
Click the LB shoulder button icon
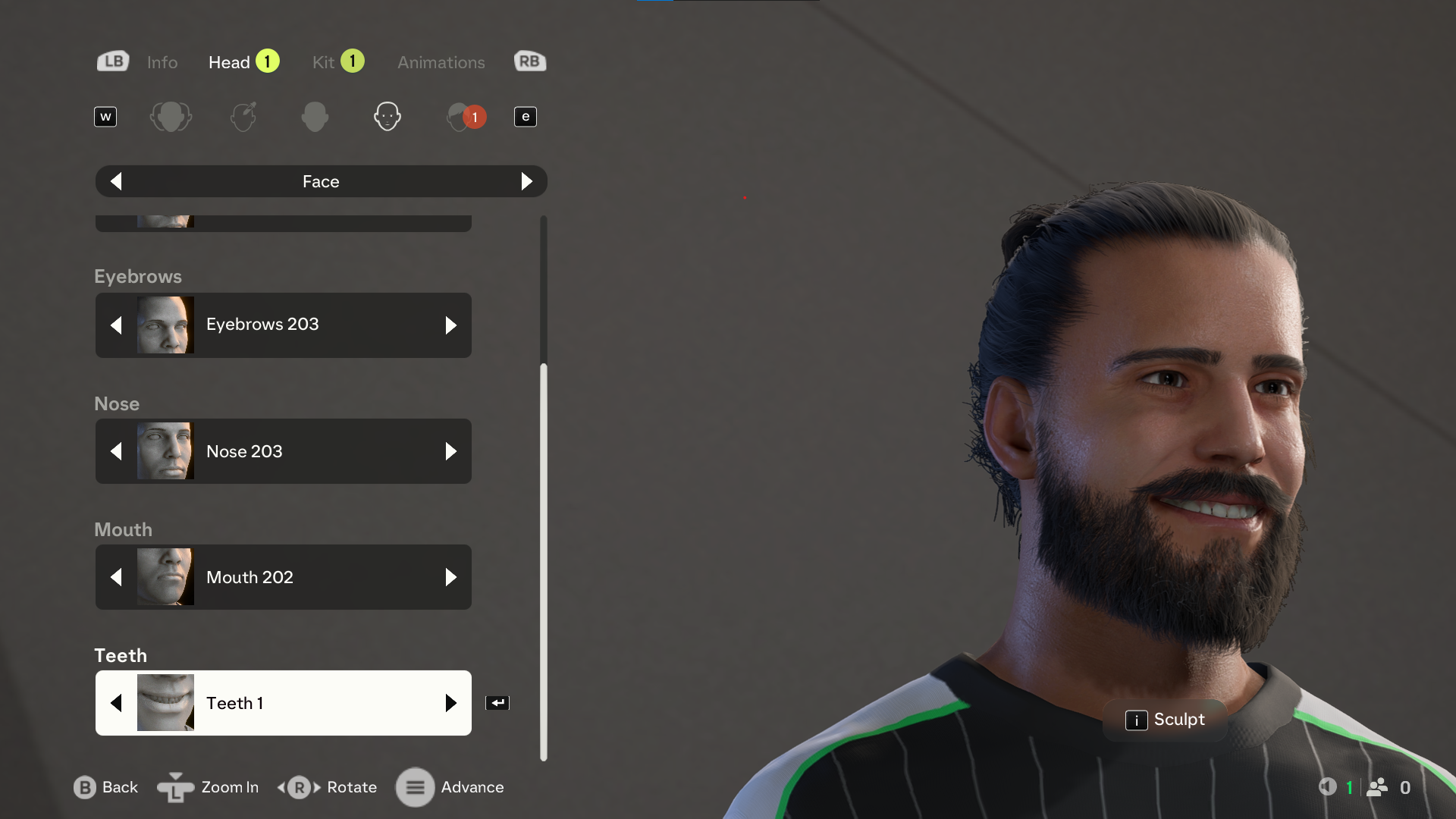[x=112, y=61]
